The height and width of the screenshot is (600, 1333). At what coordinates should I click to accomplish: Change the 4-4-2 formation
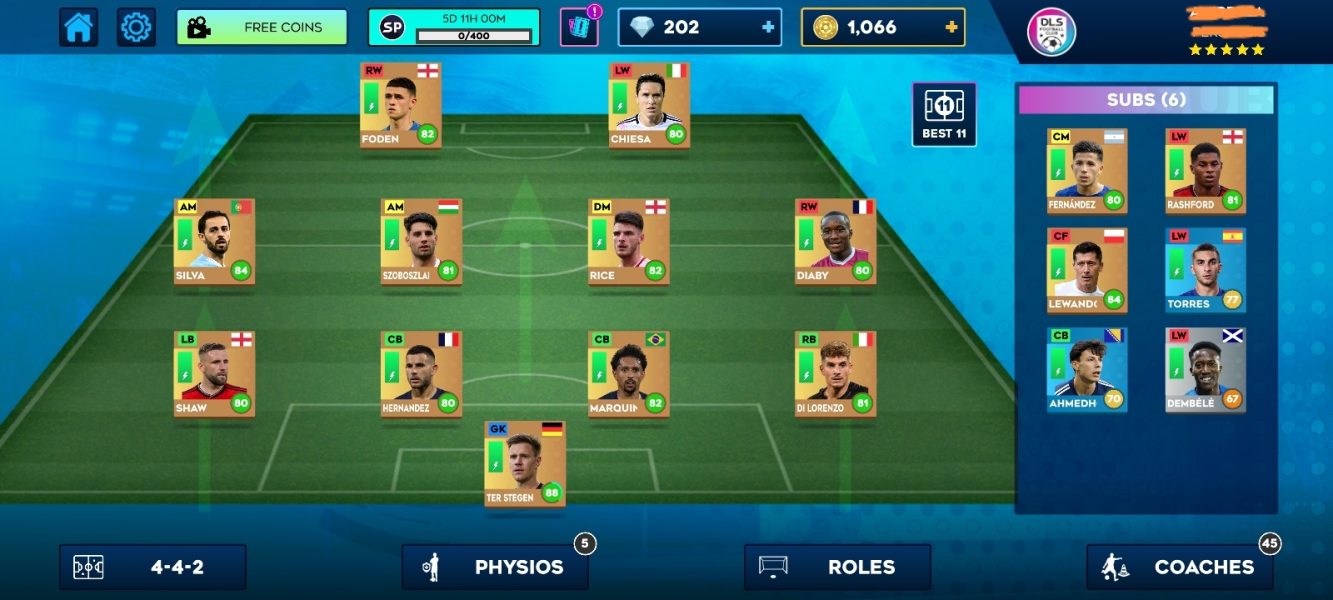152,567
